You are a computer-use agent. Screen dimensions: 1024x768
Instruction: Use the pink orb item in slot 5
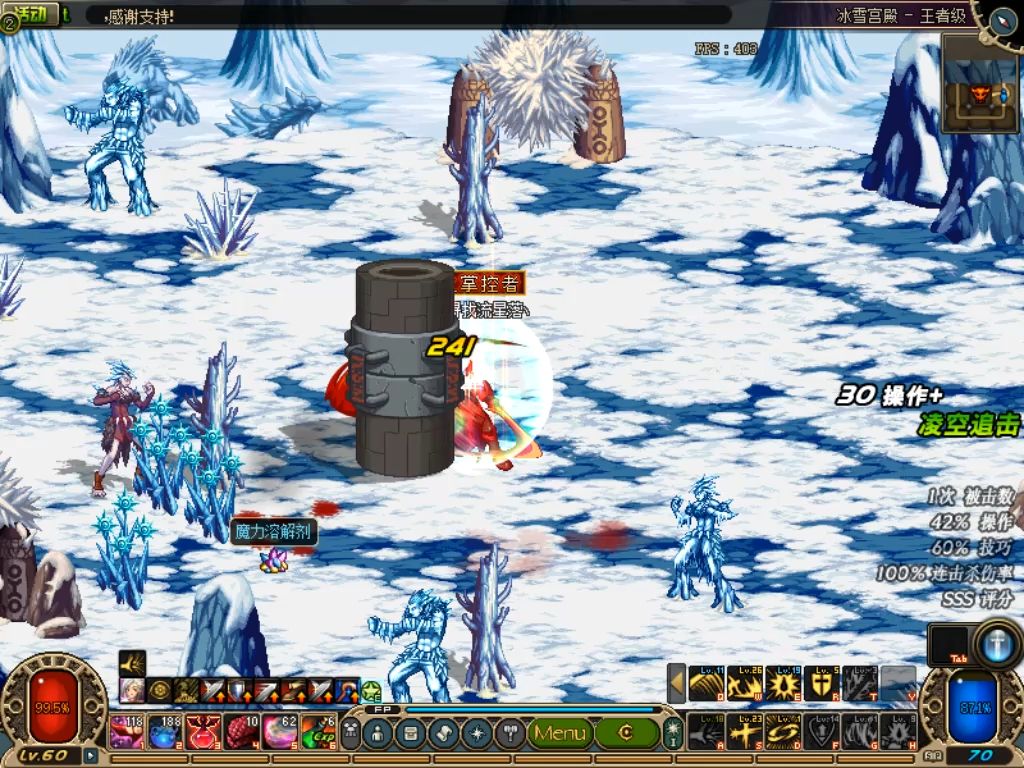click(x=281, y=732)
